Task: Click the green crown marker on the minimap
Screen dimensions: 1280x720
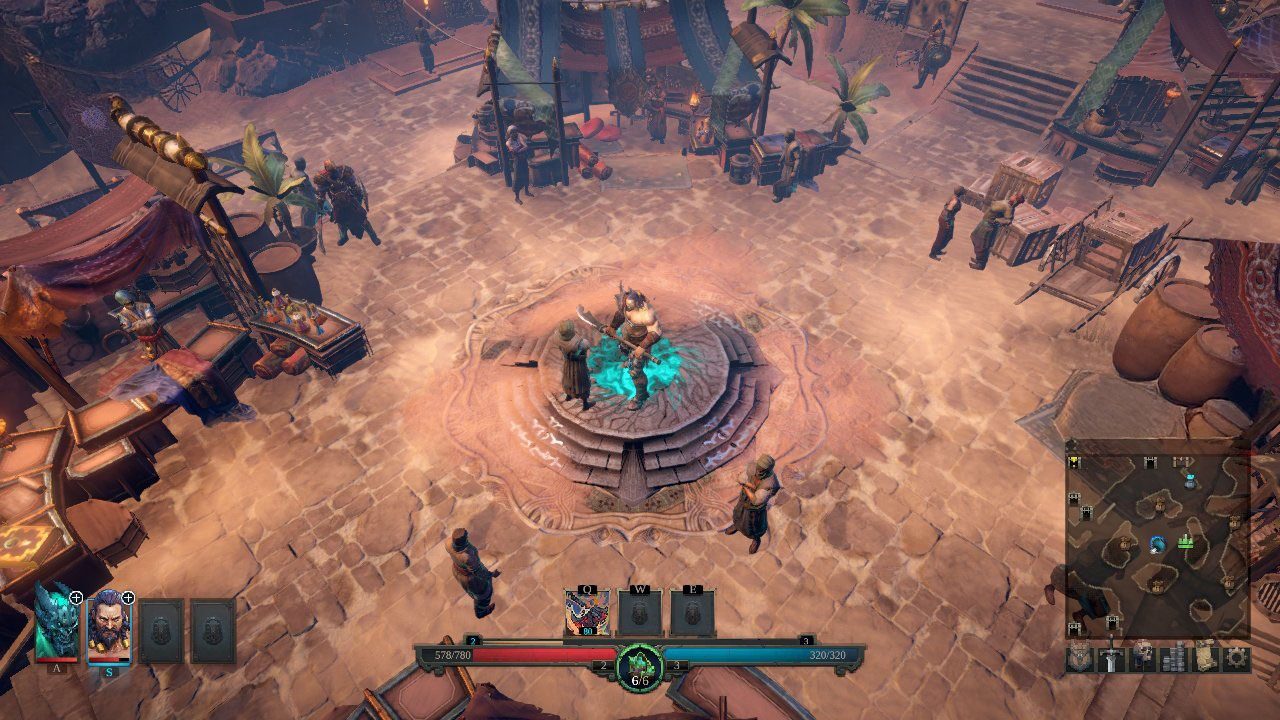Action: pos(1186,542)
